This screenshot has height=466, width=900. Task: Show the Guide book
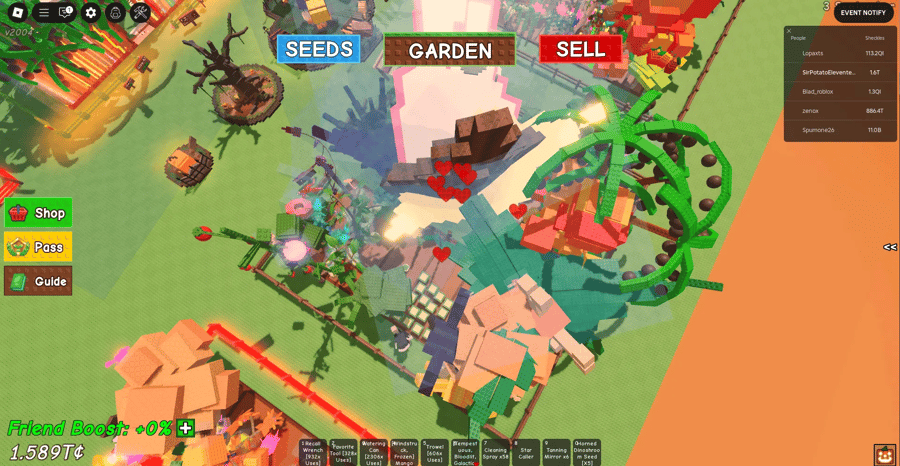point(38,281)
